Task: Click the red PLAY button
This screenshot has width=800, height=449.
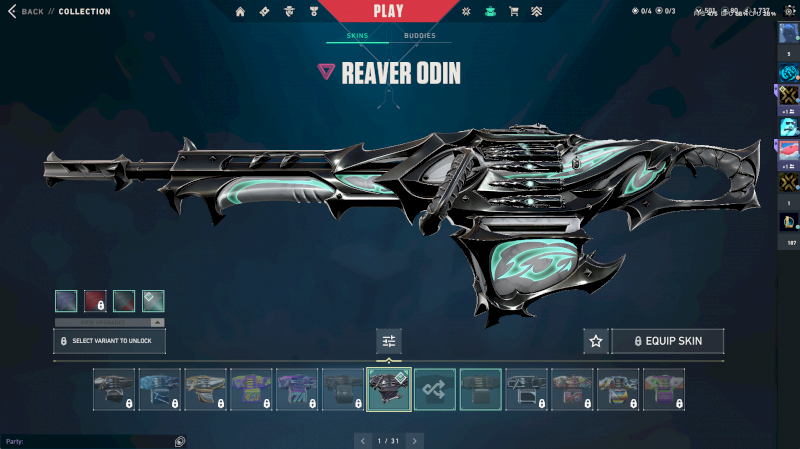Action: pos(389,11)
